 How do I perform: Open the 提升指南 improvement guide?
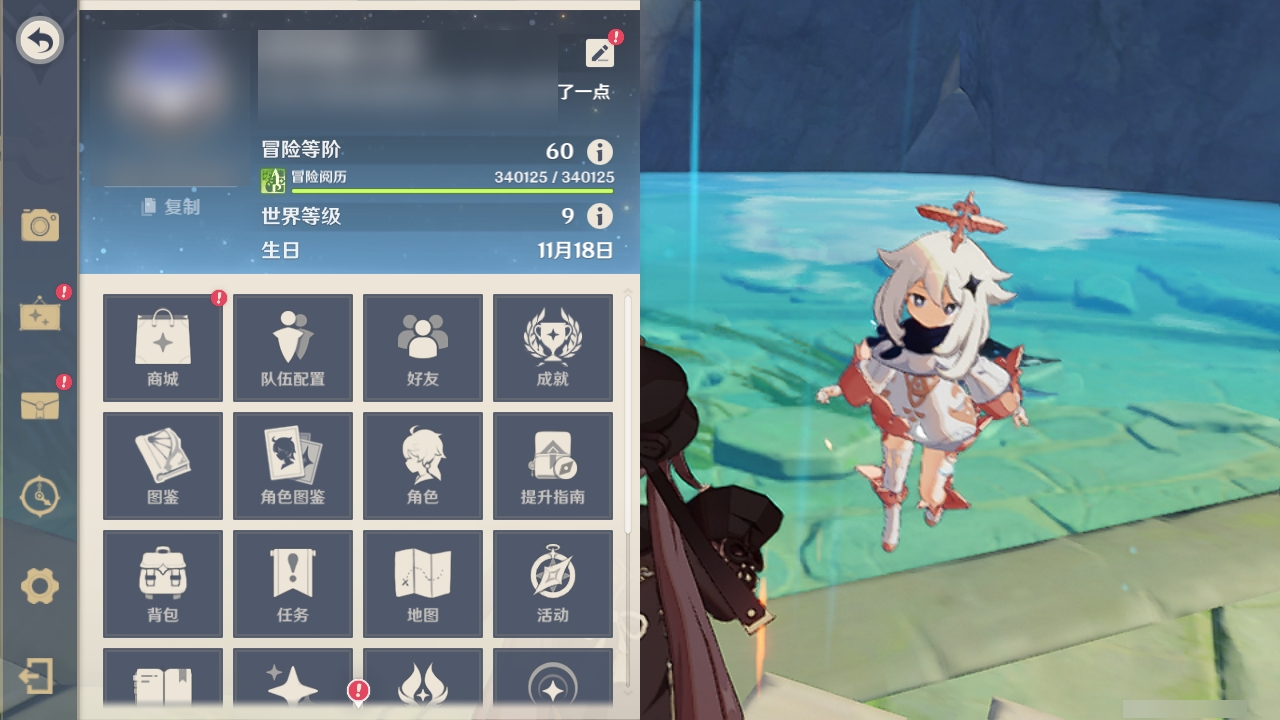tap(553, 466)
